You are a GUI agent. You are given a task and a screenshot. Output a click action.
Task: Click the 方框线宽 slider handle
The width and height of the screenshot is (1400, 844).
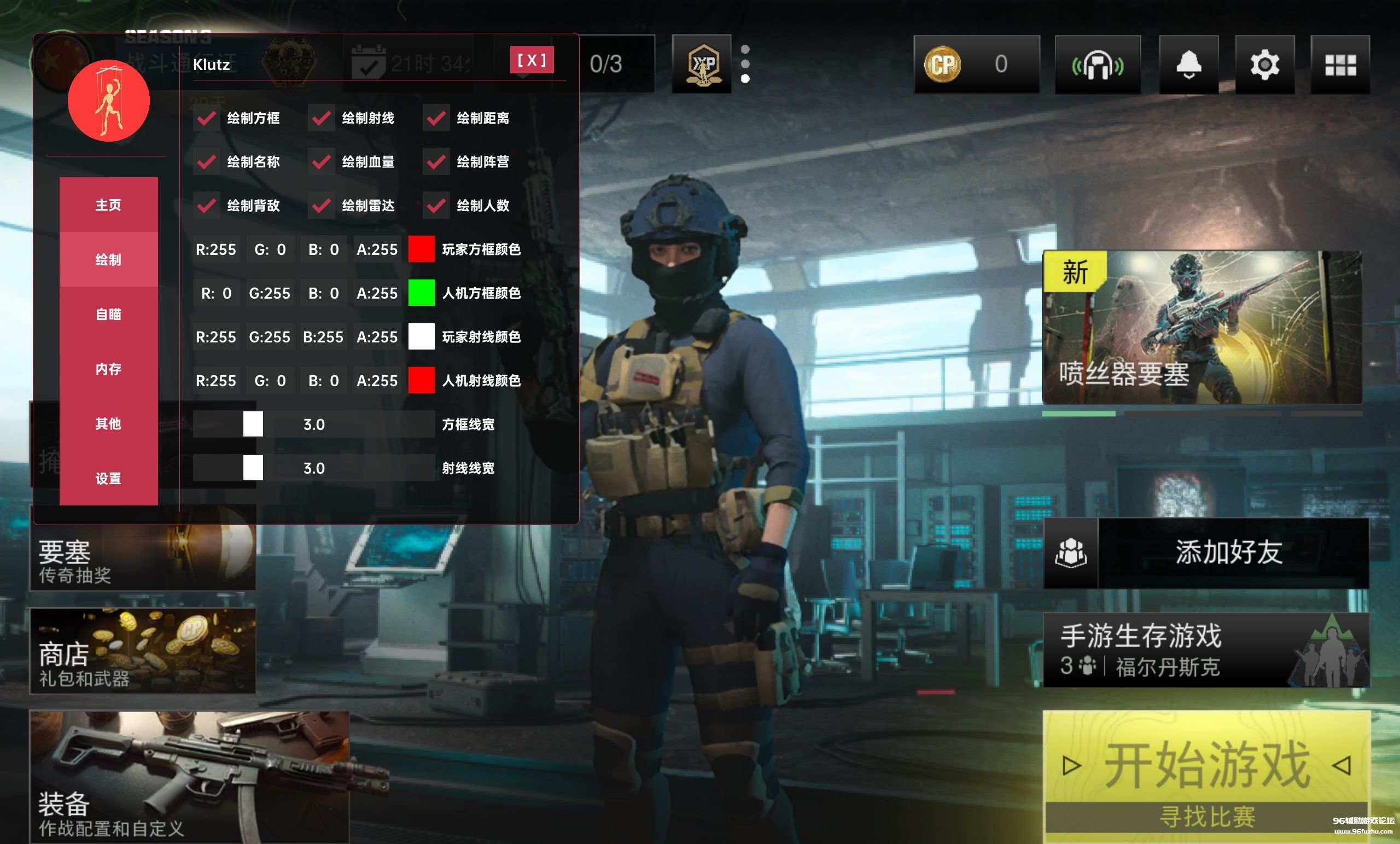point(253,424)
